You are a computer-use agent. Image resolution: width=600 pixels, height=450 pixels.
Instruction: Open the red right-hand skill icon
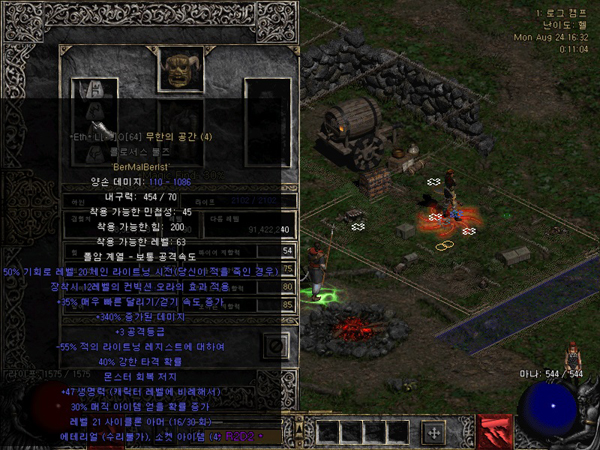point(495,430)
